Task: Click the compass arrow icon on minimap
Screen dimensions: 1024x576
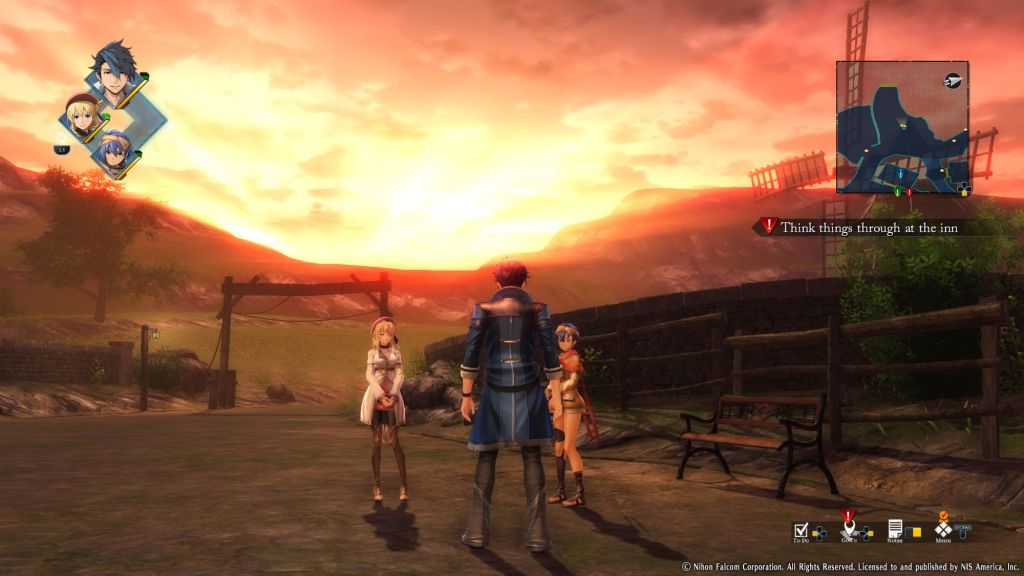Action: coord(952,80)
